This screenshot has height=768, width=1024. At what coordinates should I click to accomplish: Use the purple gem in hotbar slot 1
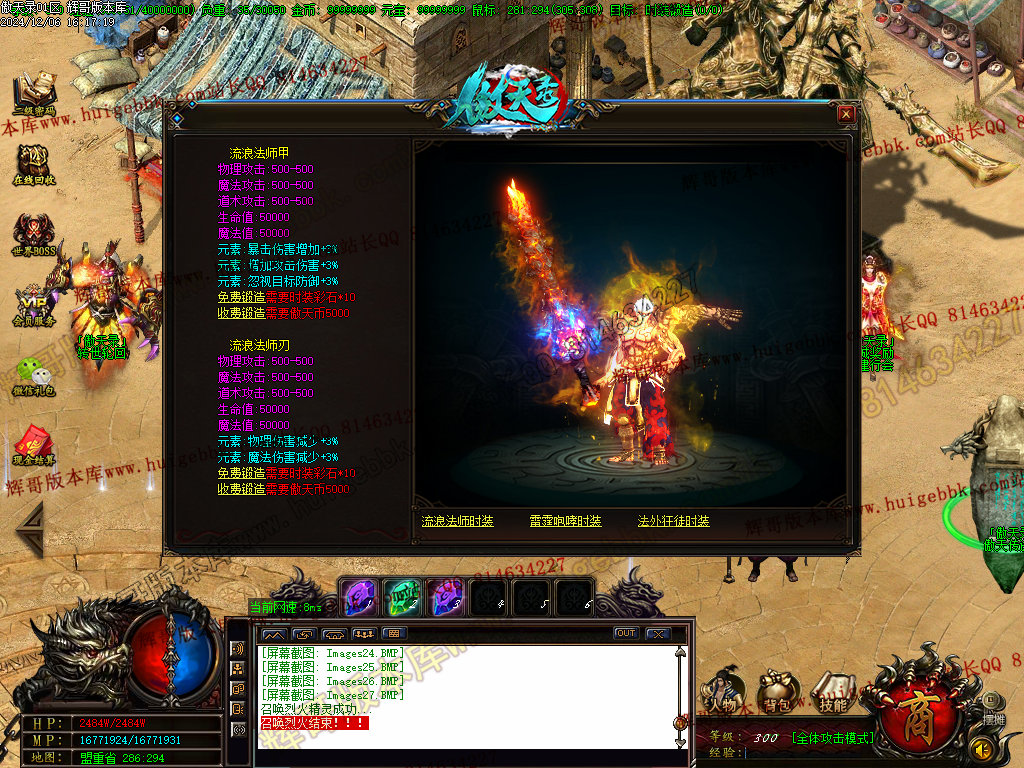tap(358, 598)
